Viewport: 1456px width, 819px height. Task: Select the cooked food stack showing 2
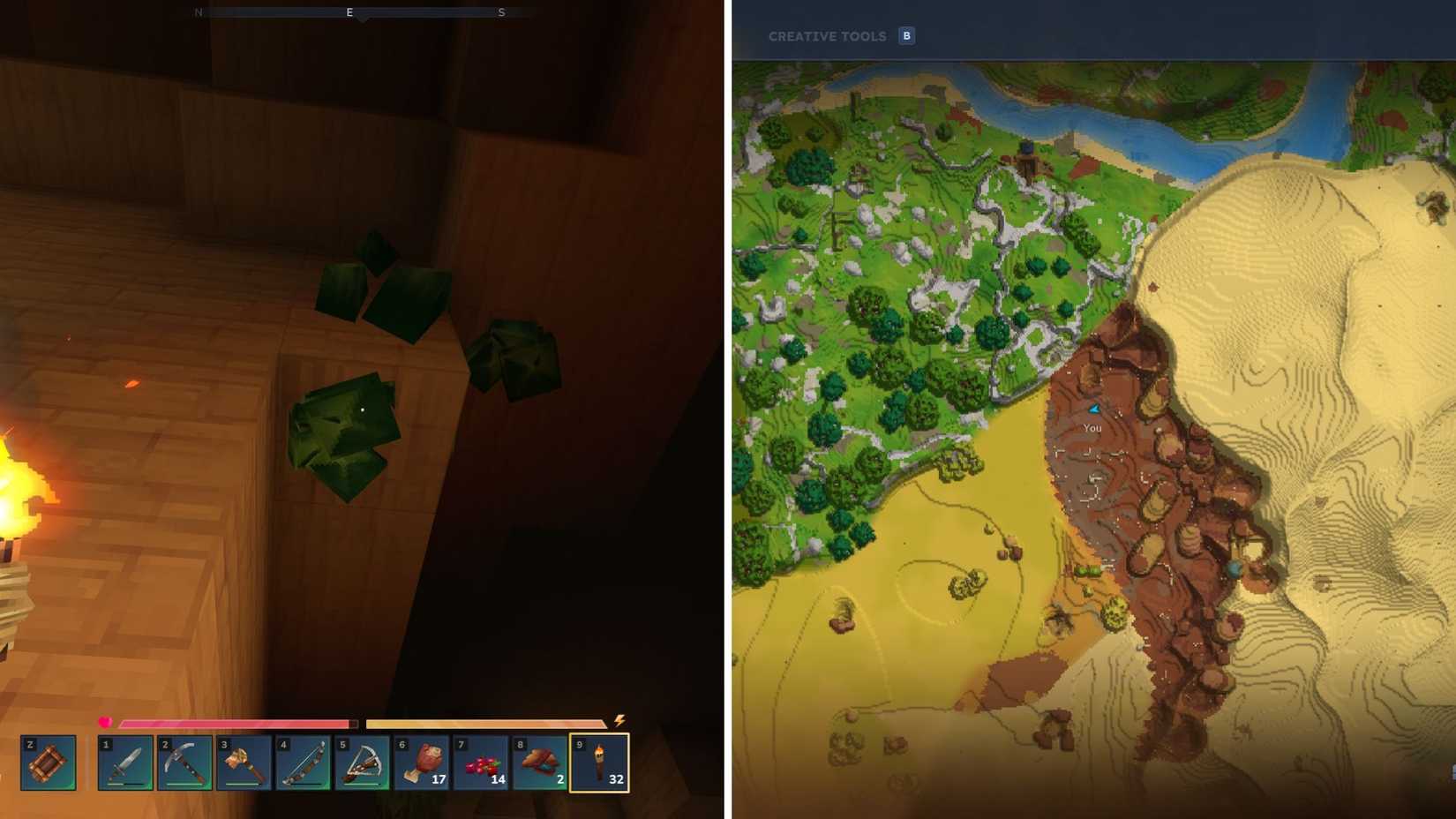[x=538, y=764]
